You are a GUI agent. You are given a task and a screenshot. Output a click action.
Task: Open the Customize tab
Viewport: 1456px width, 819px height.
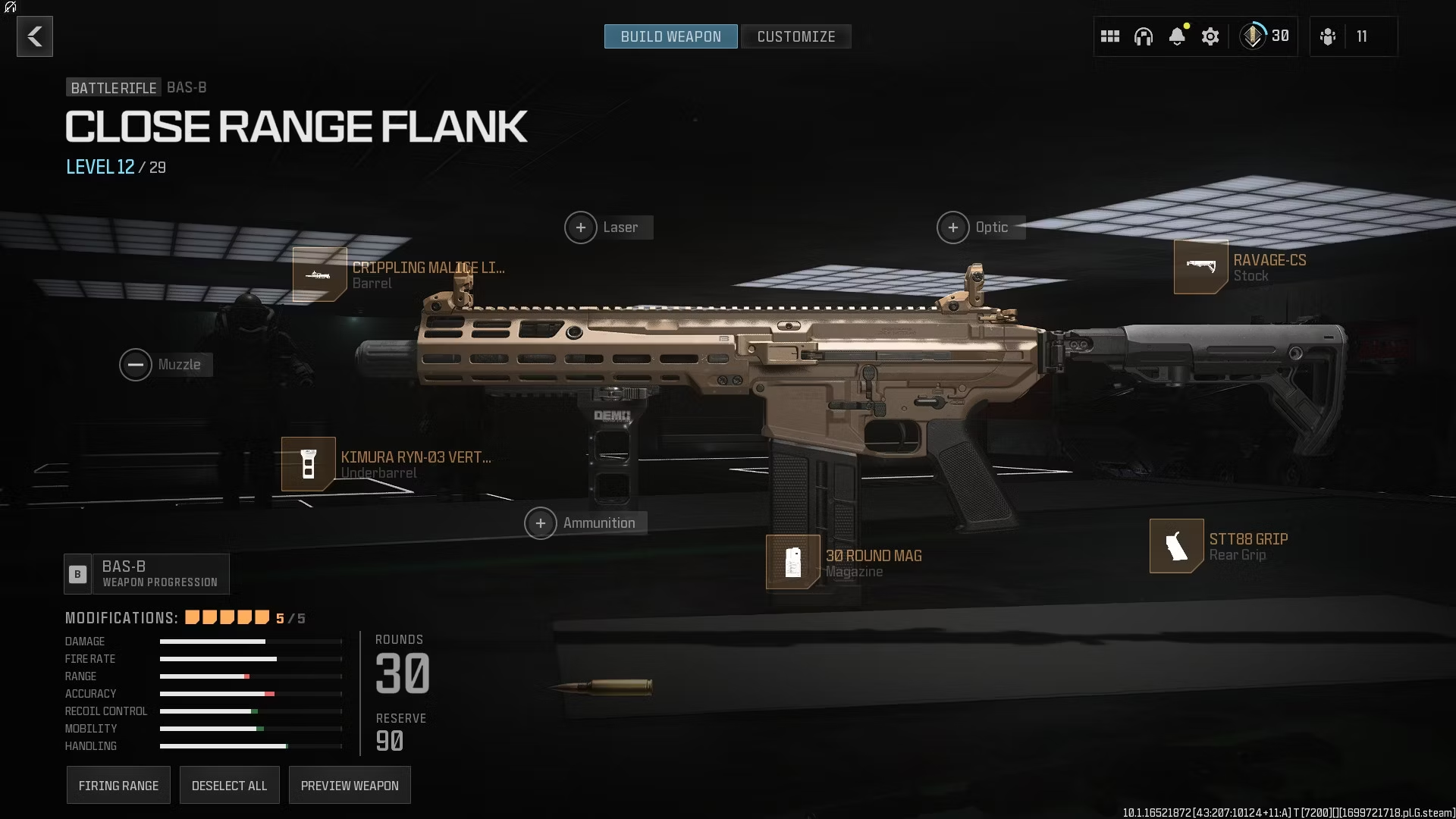[795, 36]
